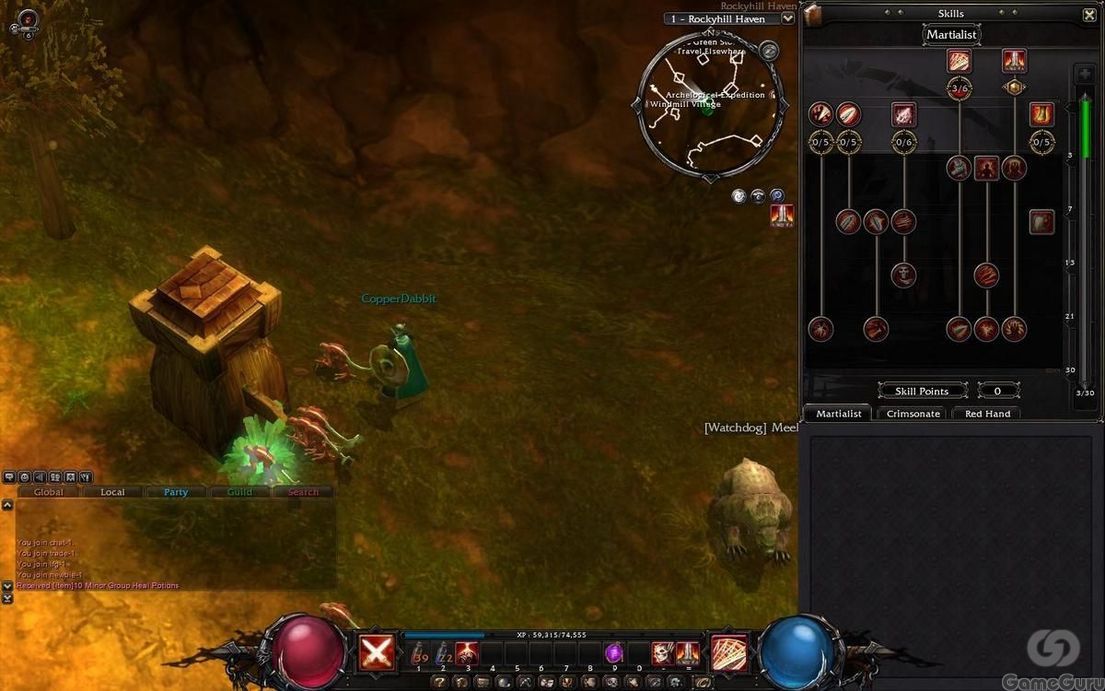Screen dimensions: 1105x691
Task: Show the Guild chat channel
Action: click(x=240, y=492)
